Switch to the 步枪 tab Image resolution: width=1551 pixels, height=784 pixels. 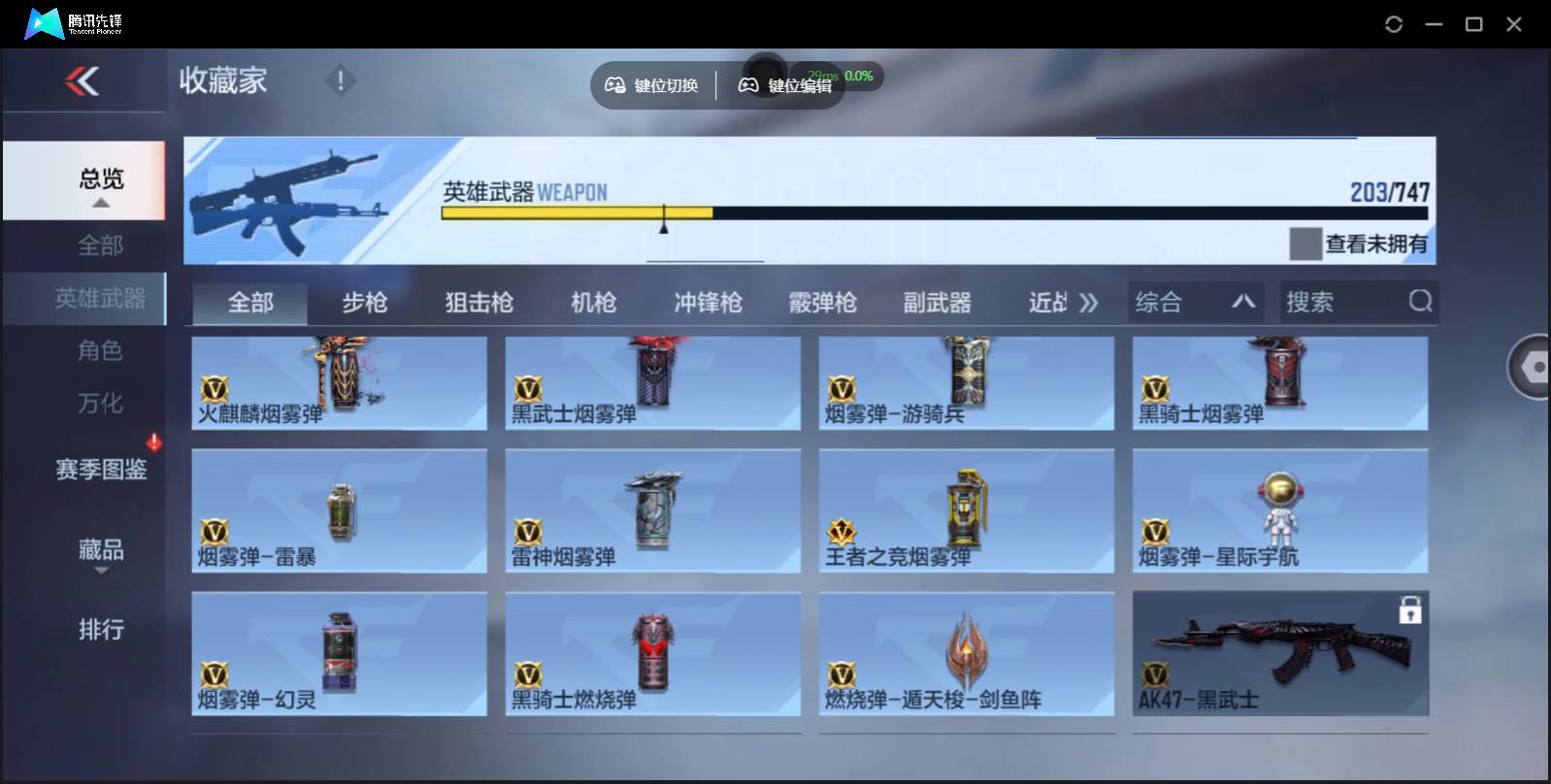[367, 303]
